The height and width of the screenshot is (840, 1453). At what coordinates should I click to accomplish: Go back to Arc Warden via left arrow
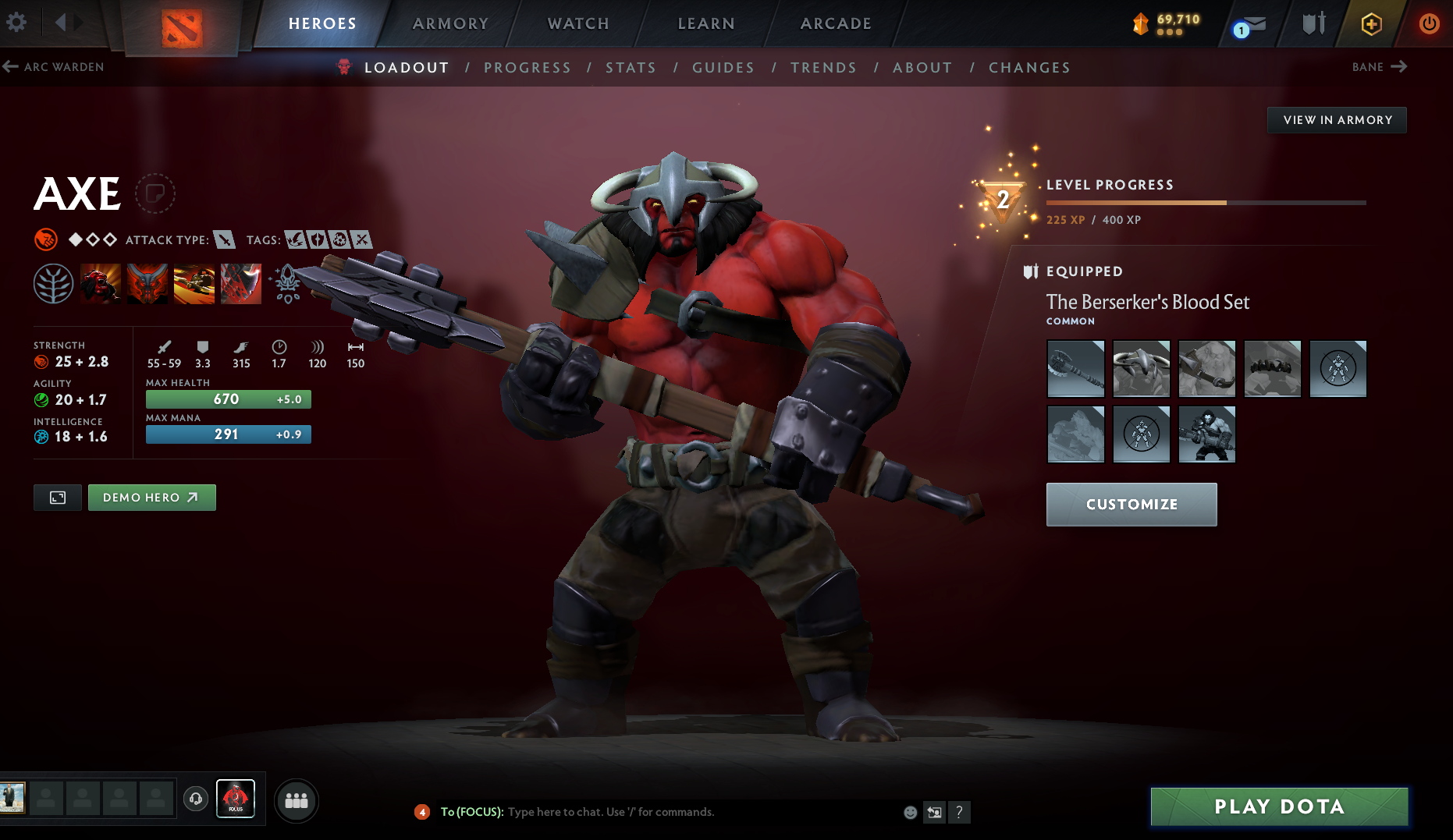11,67
